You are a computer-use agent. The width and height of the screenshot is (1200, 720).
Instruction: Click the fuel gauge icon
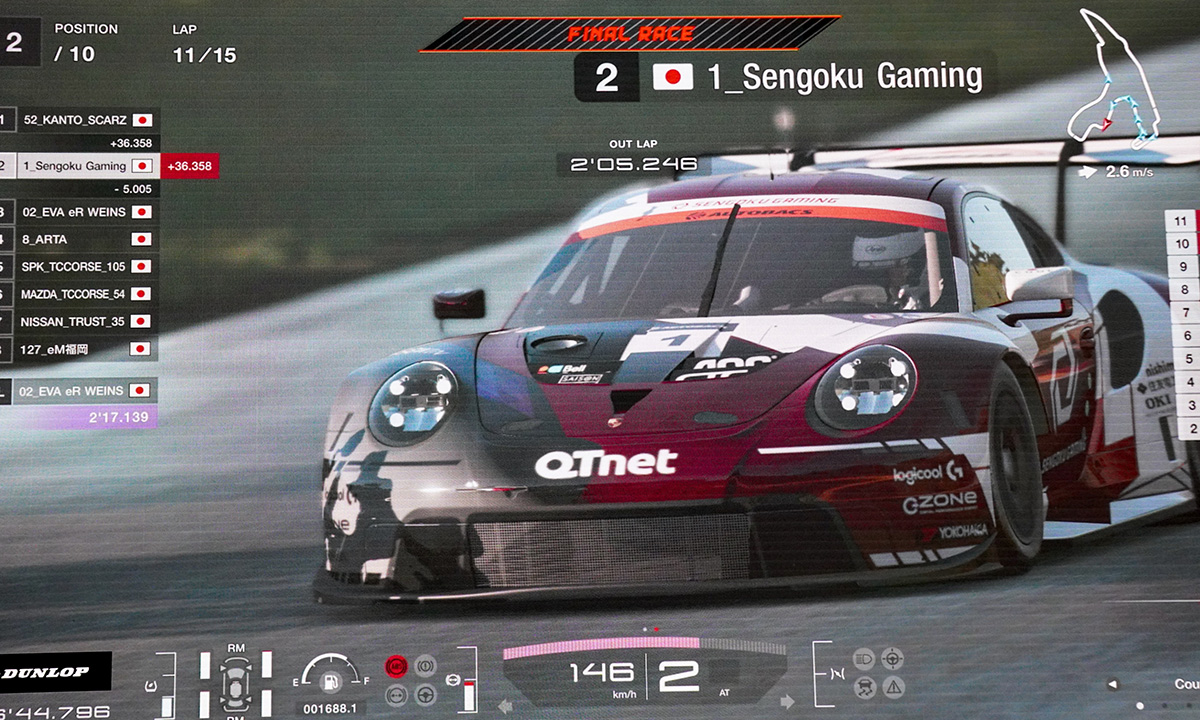[329, 679]
